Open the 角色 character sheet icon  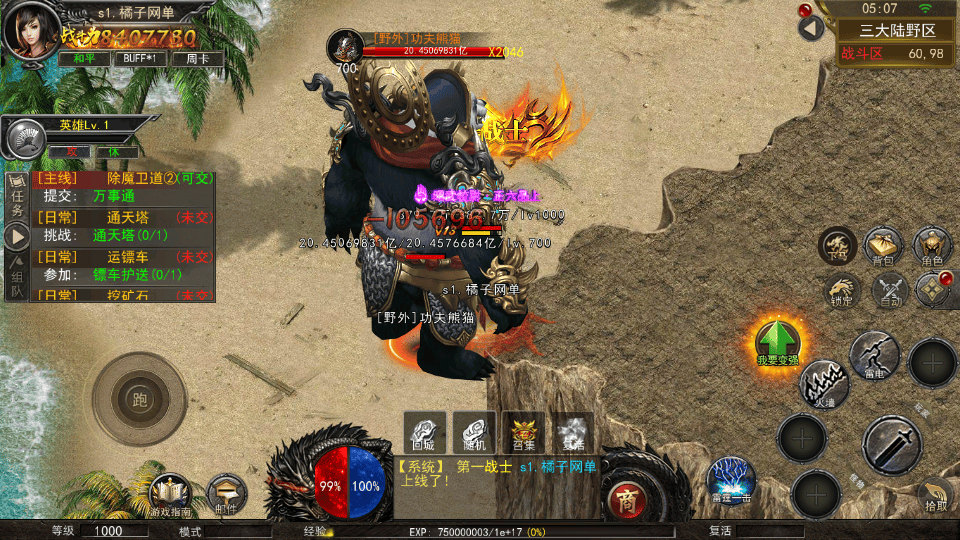point(931,246)
